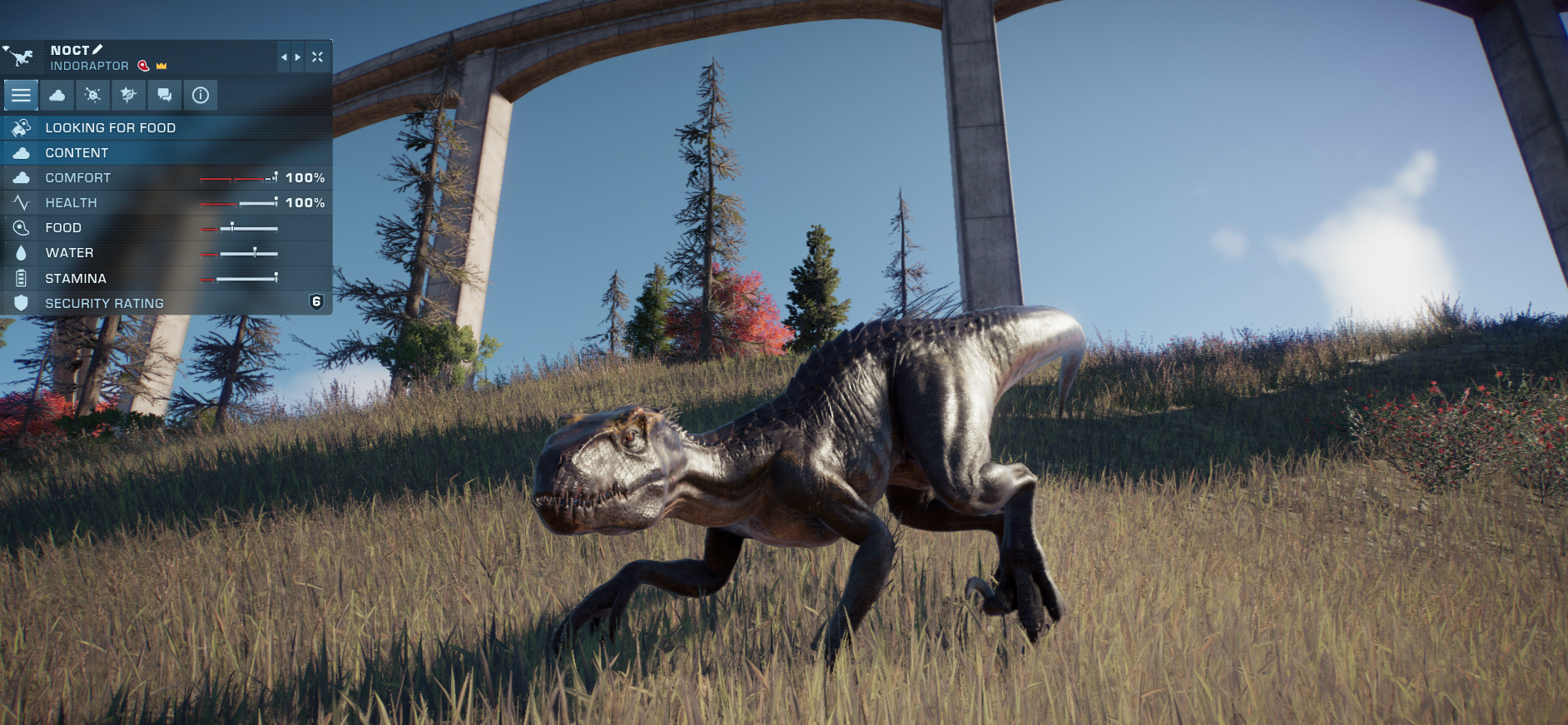The width and height of the screenshot is (1568, 725).
Task: Rename dinosaur with the pencil icon
Action: pyautogui.click(x=97, y=50)
